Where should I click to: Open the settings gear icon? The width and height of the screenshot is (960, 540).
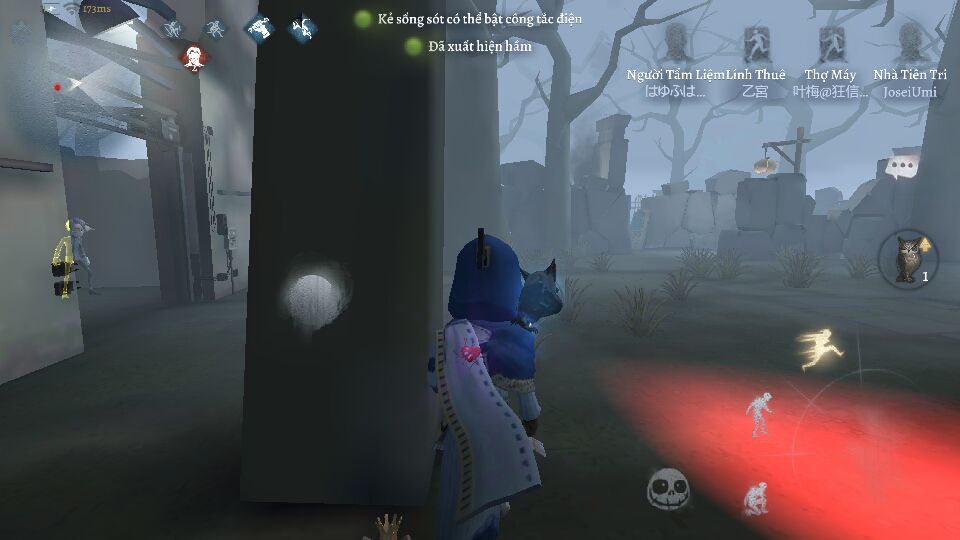tap(19, 32)
